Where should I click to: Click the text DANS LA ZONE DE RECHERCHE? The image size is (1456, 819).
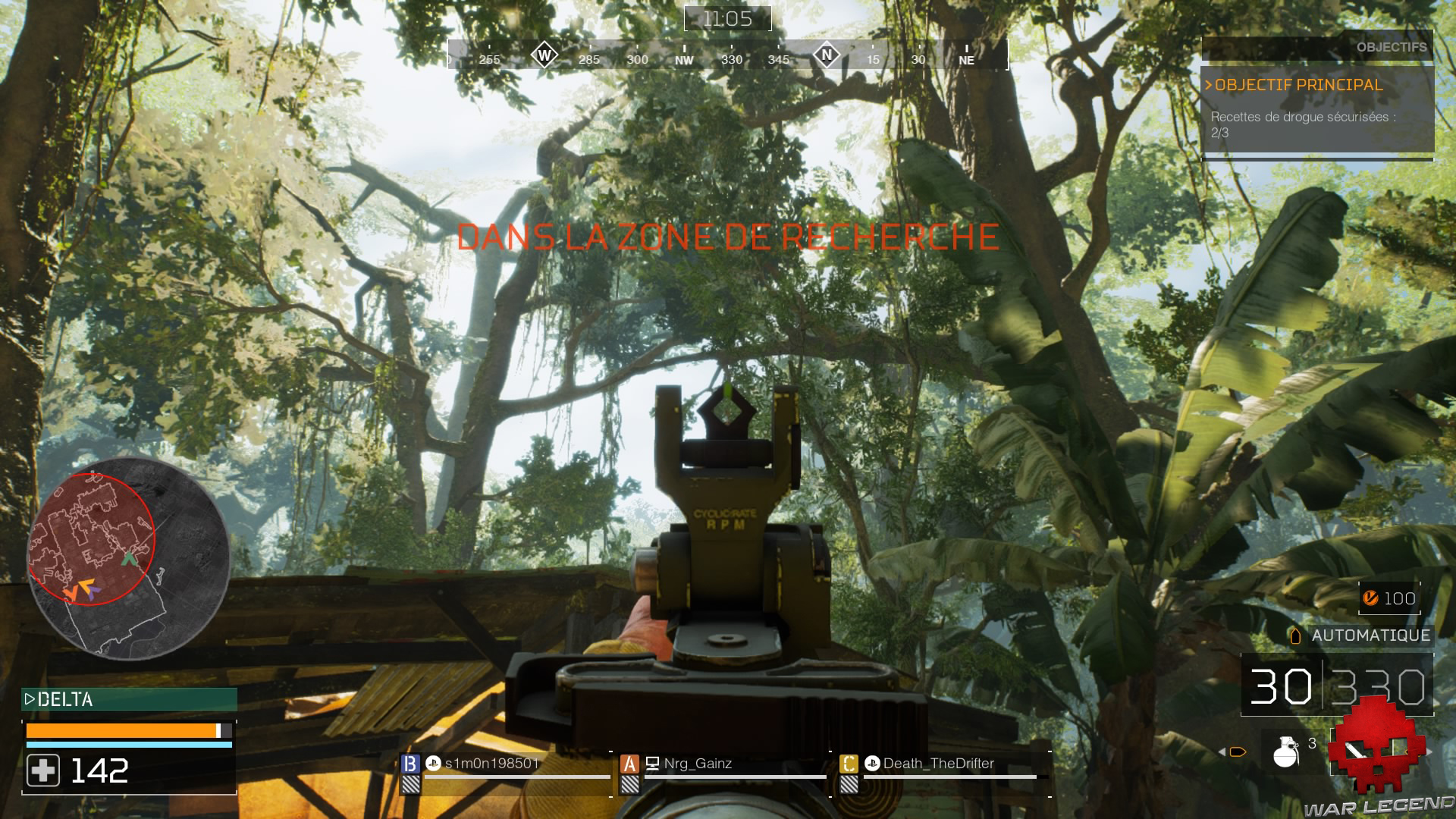pyautogui.click(x=728, y=238)
